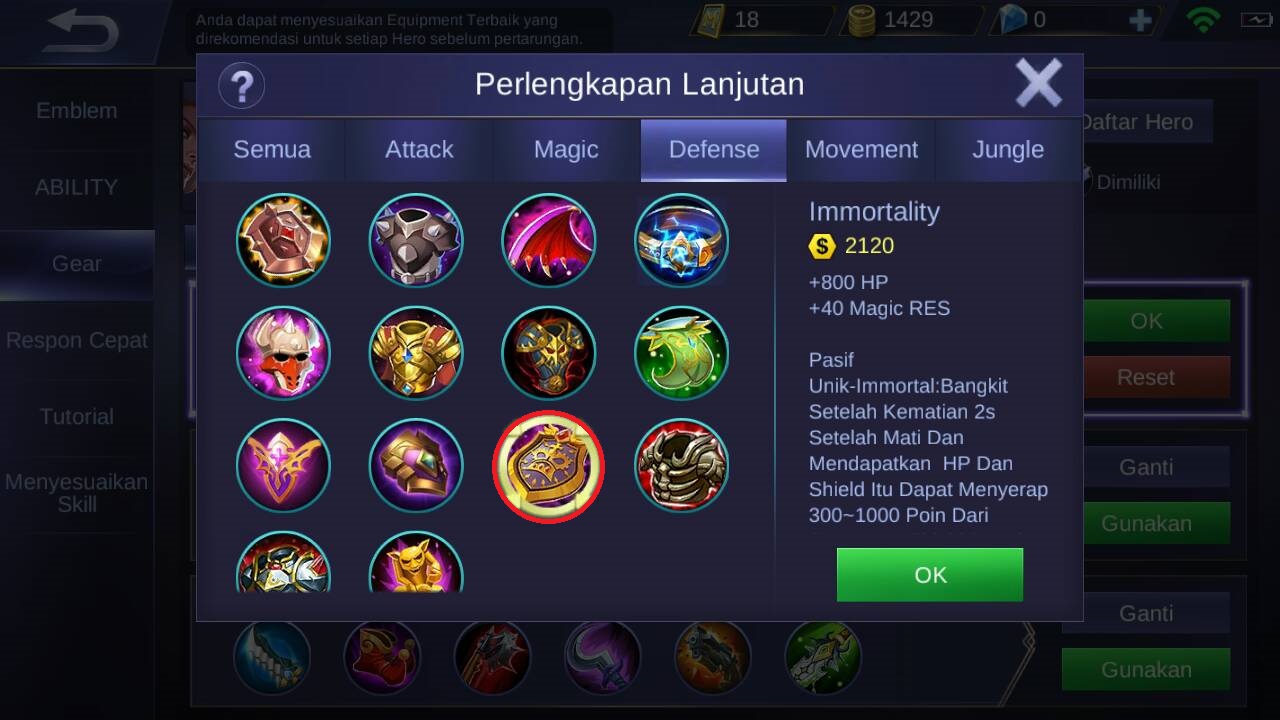Select the red bat wings item
This screenshot has width=1280, height=720.
point(548,240)
